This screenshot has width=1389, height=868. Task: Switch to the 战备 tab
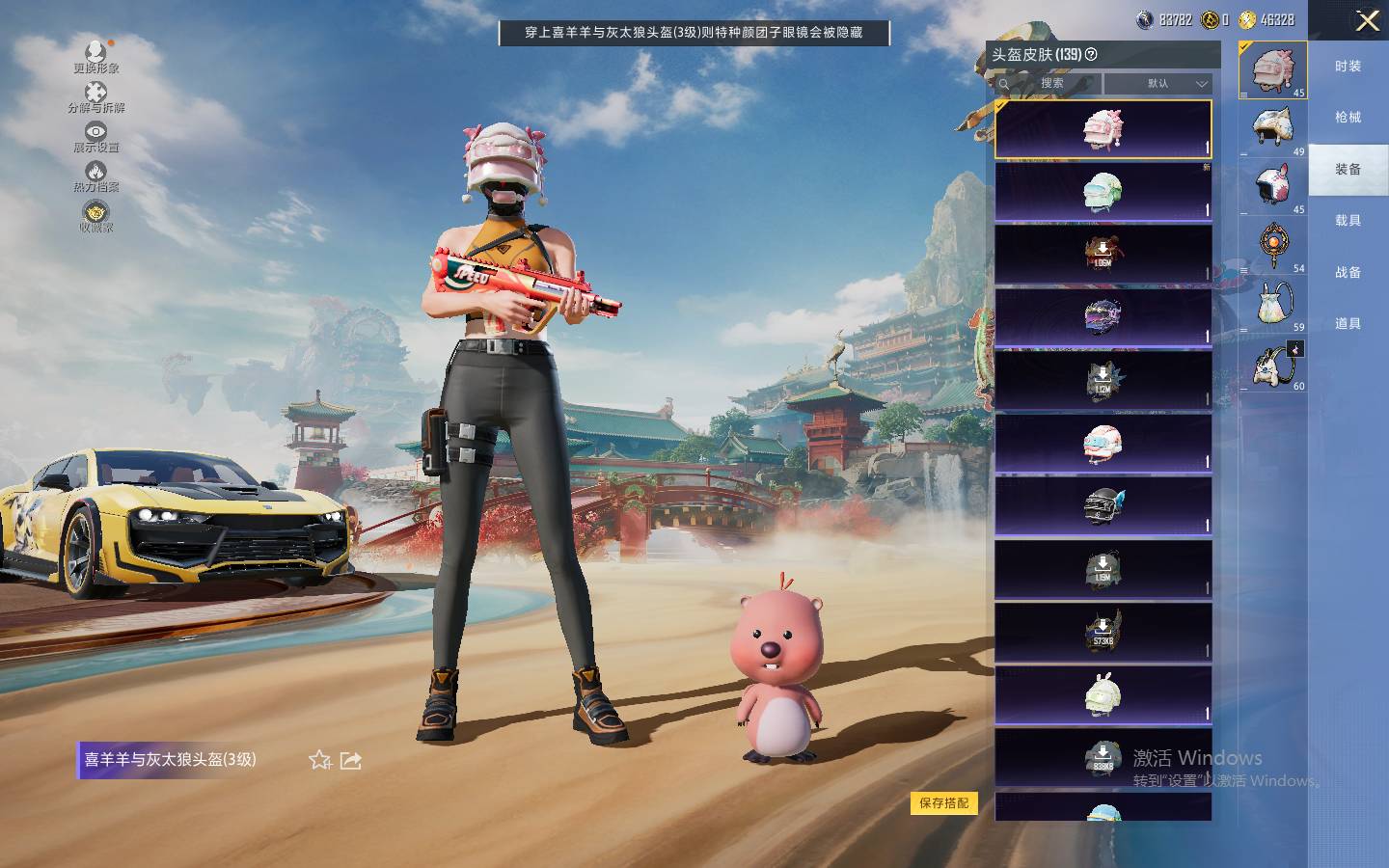[x=1348, y=273]
